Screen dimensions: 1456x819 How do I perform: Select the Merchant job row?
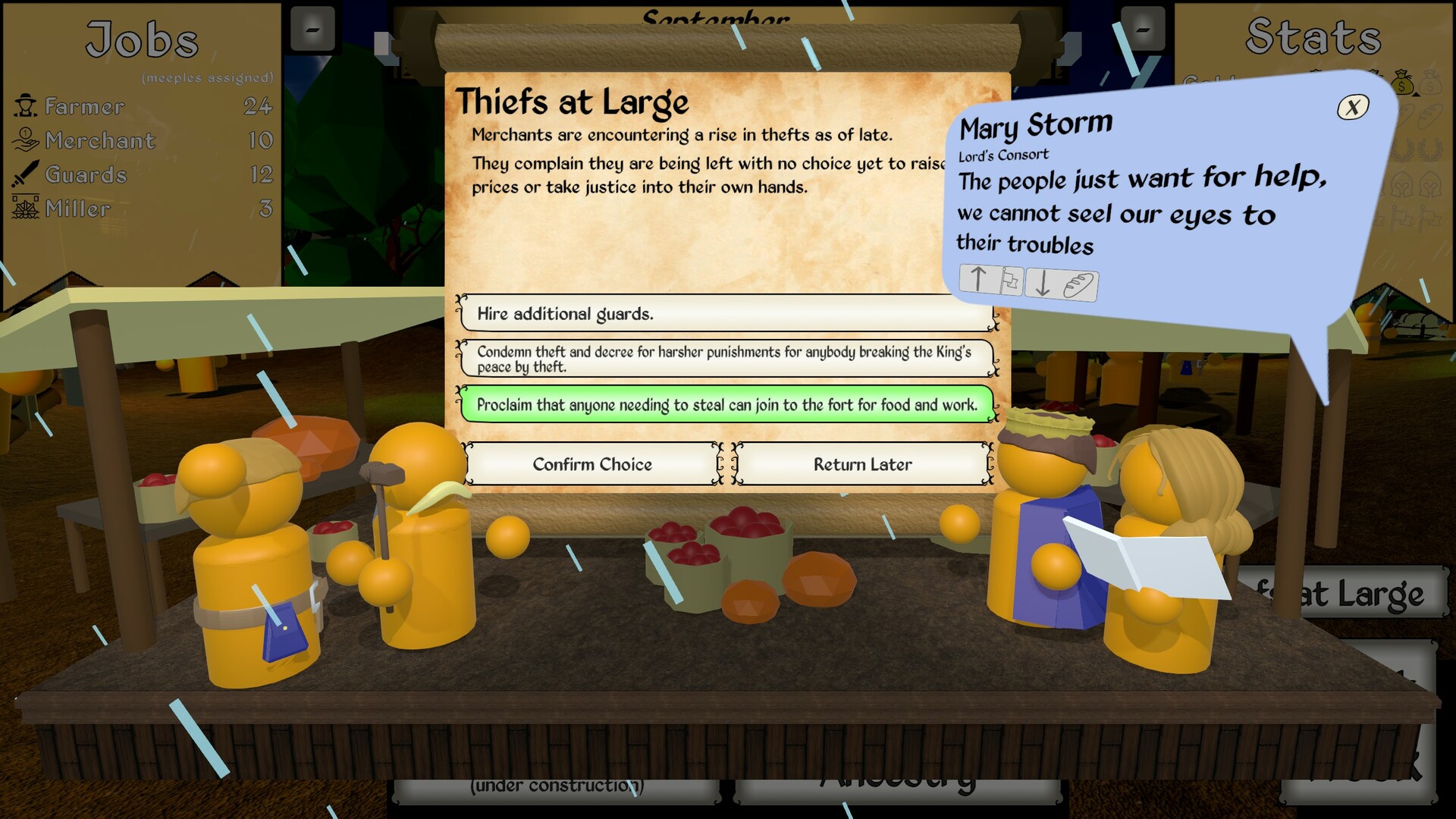click(x=143, y=140)
